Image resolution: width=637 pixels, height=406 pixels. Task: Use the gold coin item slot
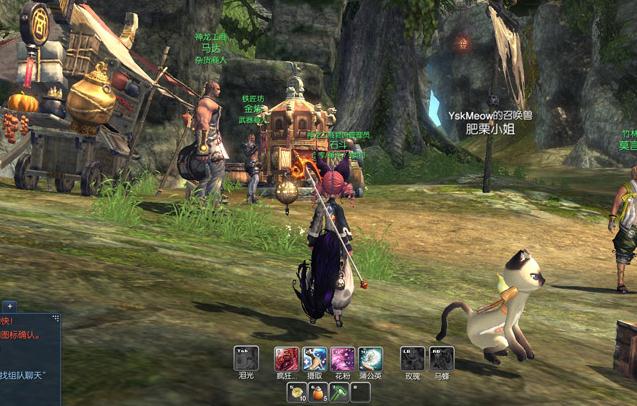click(x=297, y=392)
